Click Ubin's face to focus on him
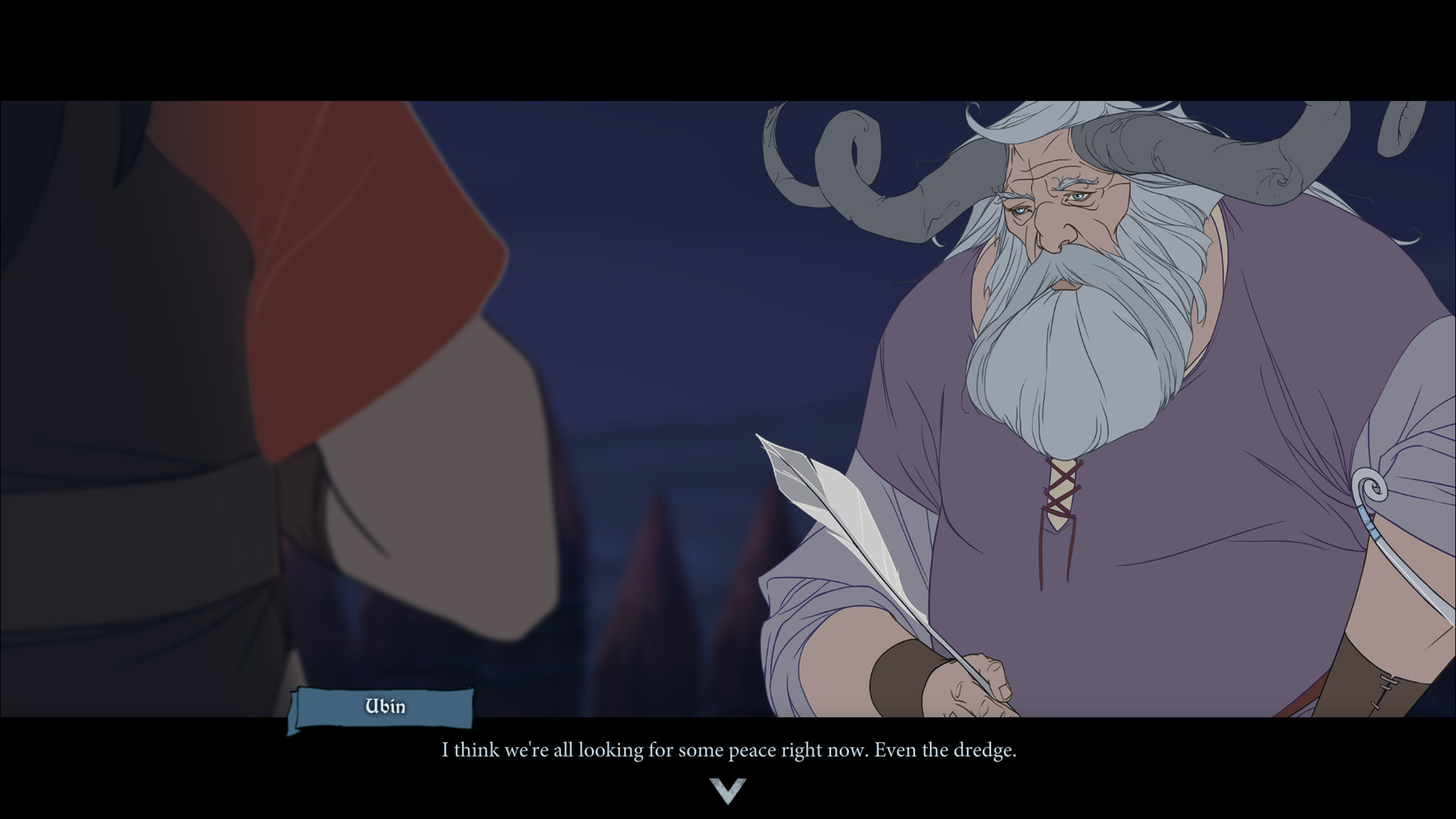Screen dimensions: 1456x819 1054,212
